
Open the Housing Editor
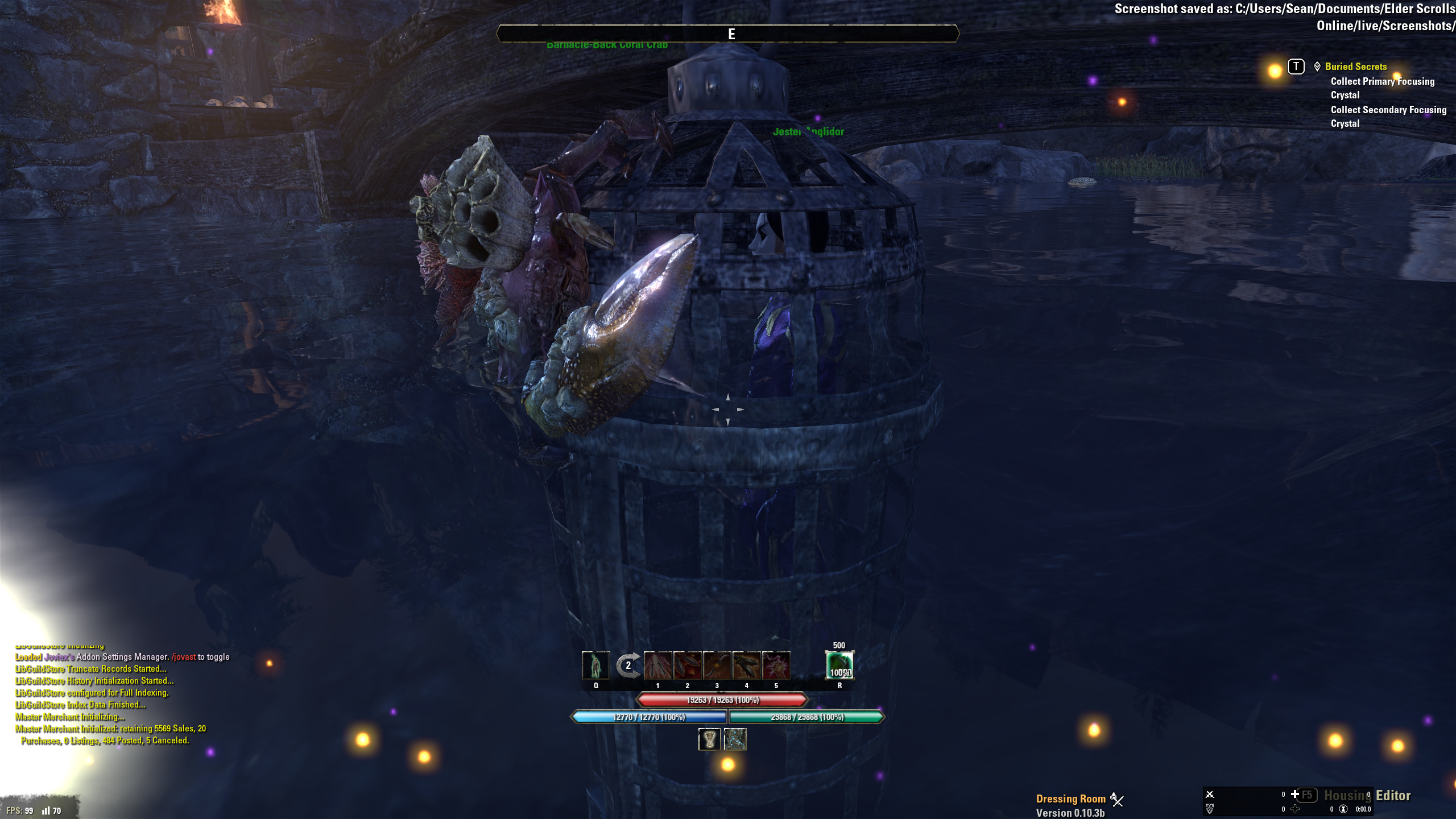(1367, 796)
